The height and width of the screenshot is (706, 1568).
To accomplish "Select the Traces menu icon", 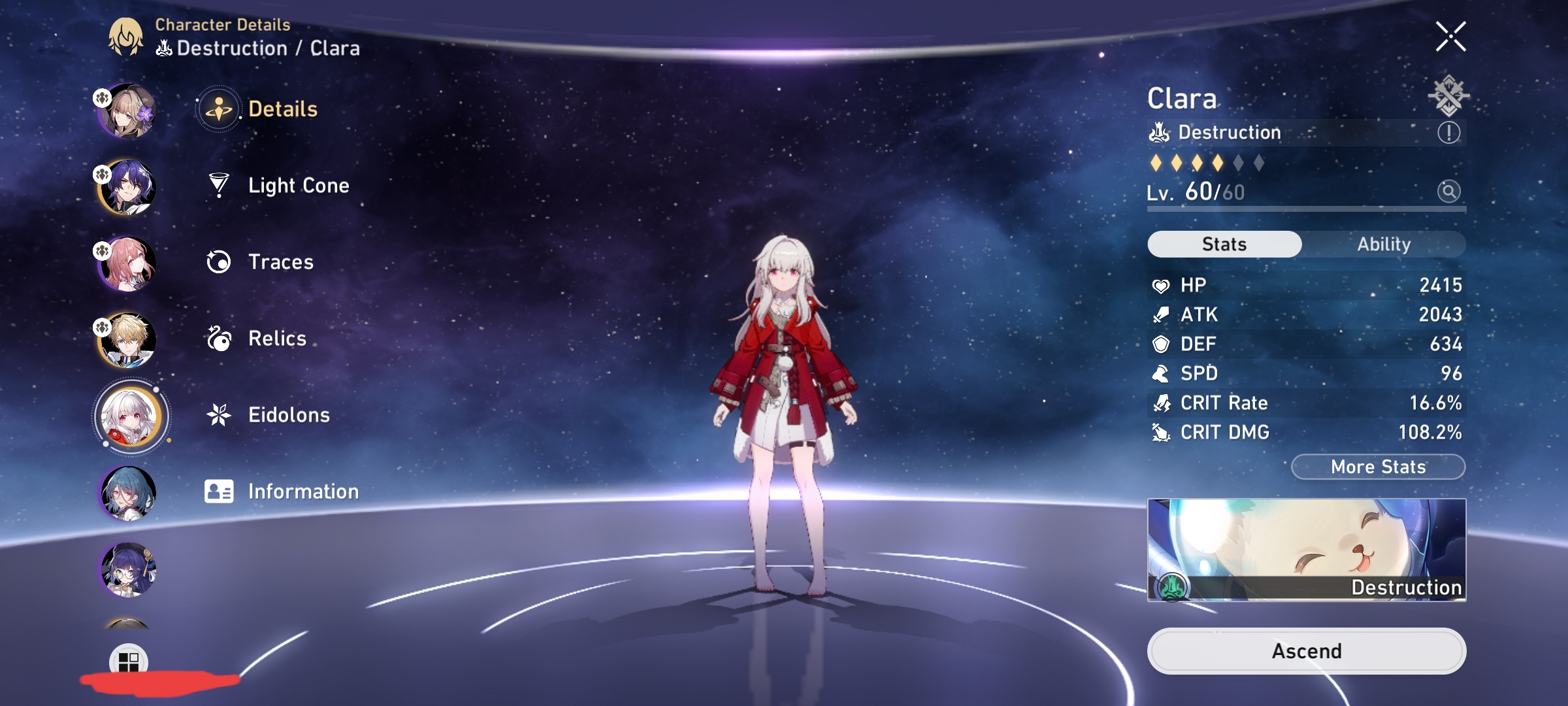I will coord(220,261).
